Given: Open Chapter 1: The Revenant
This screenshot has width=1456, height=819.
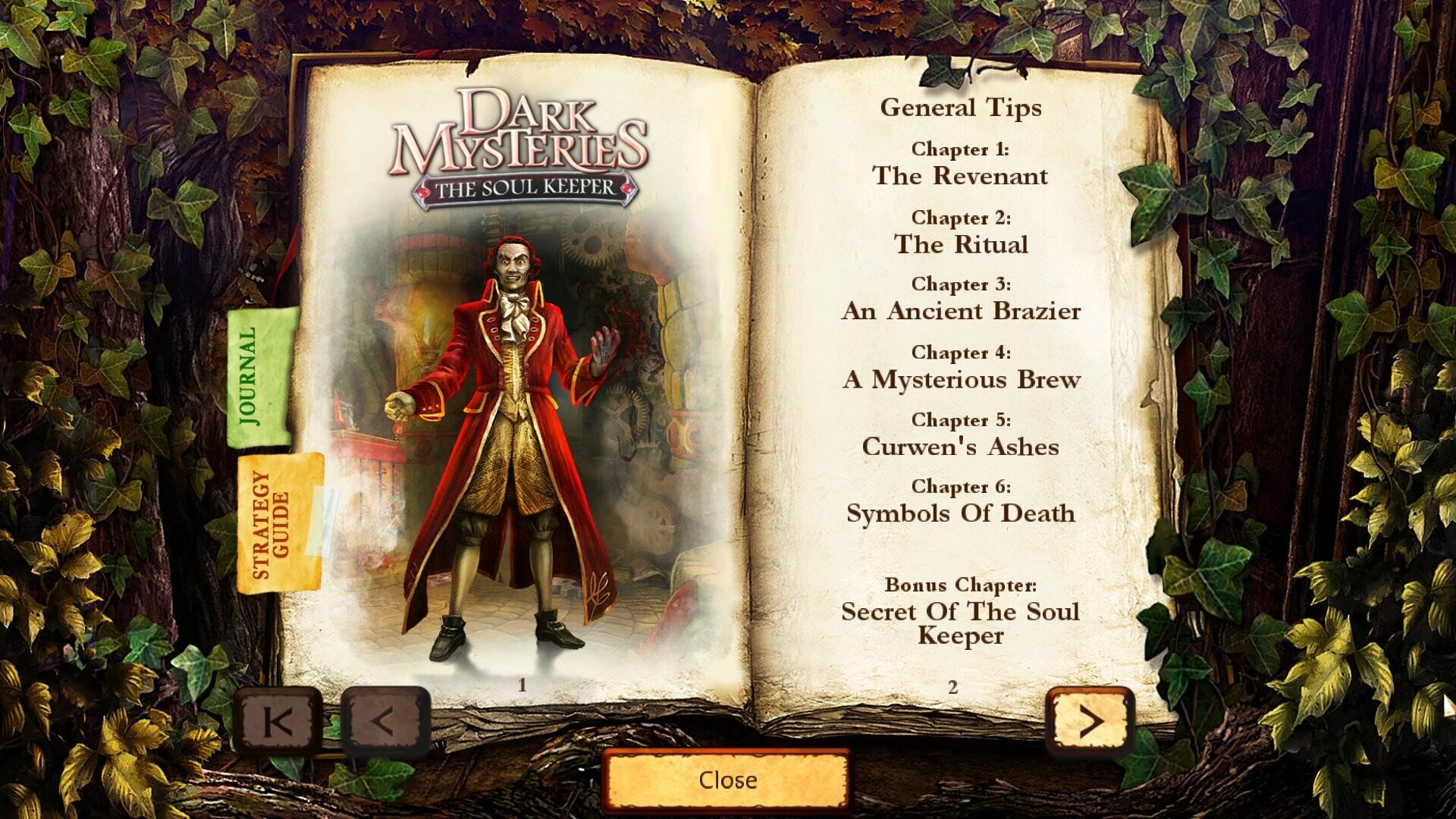Looking at the screenshot, I should (x=961, y=163).
